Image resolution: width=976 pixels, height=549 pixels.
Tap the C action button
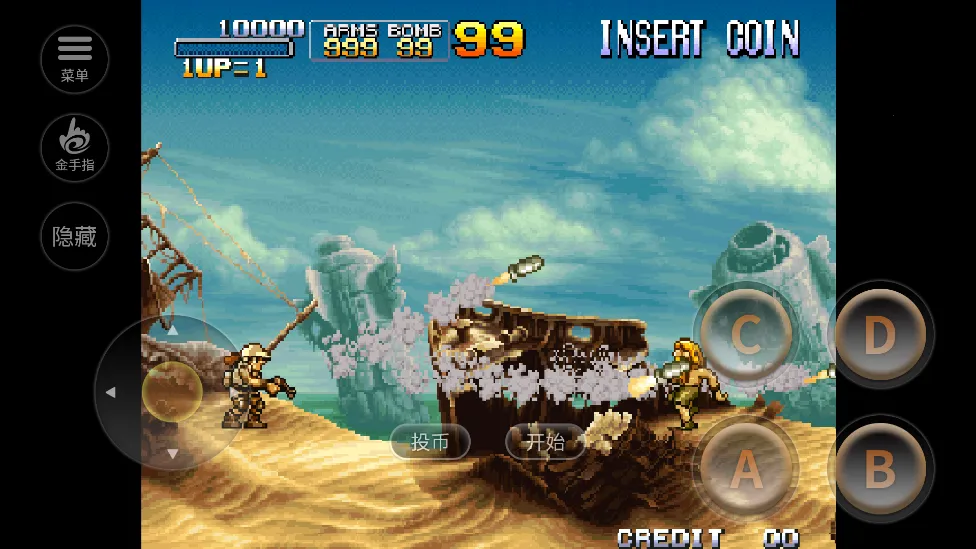(x=745, y=335)
